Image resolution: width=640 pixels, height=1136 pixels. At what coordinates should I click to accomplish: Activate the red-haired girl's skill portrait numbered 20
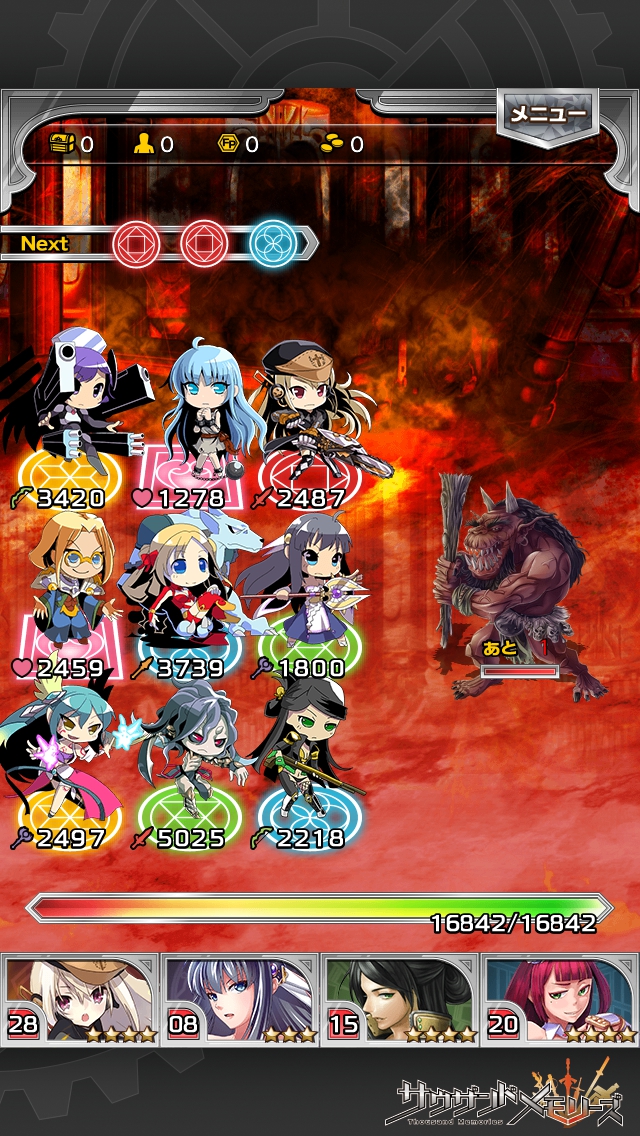(x=560, y=1000)
